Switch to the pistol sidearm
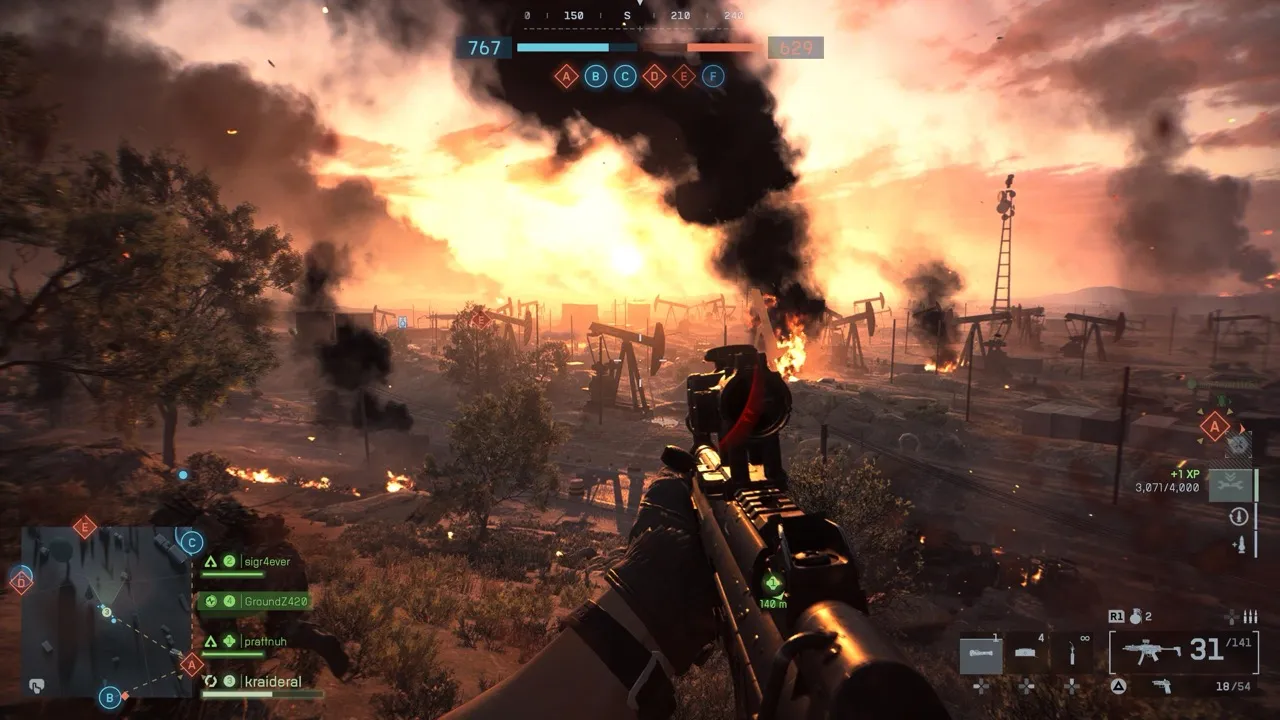The height and width of the screenshot is (720, 1280). [1161, 685]
